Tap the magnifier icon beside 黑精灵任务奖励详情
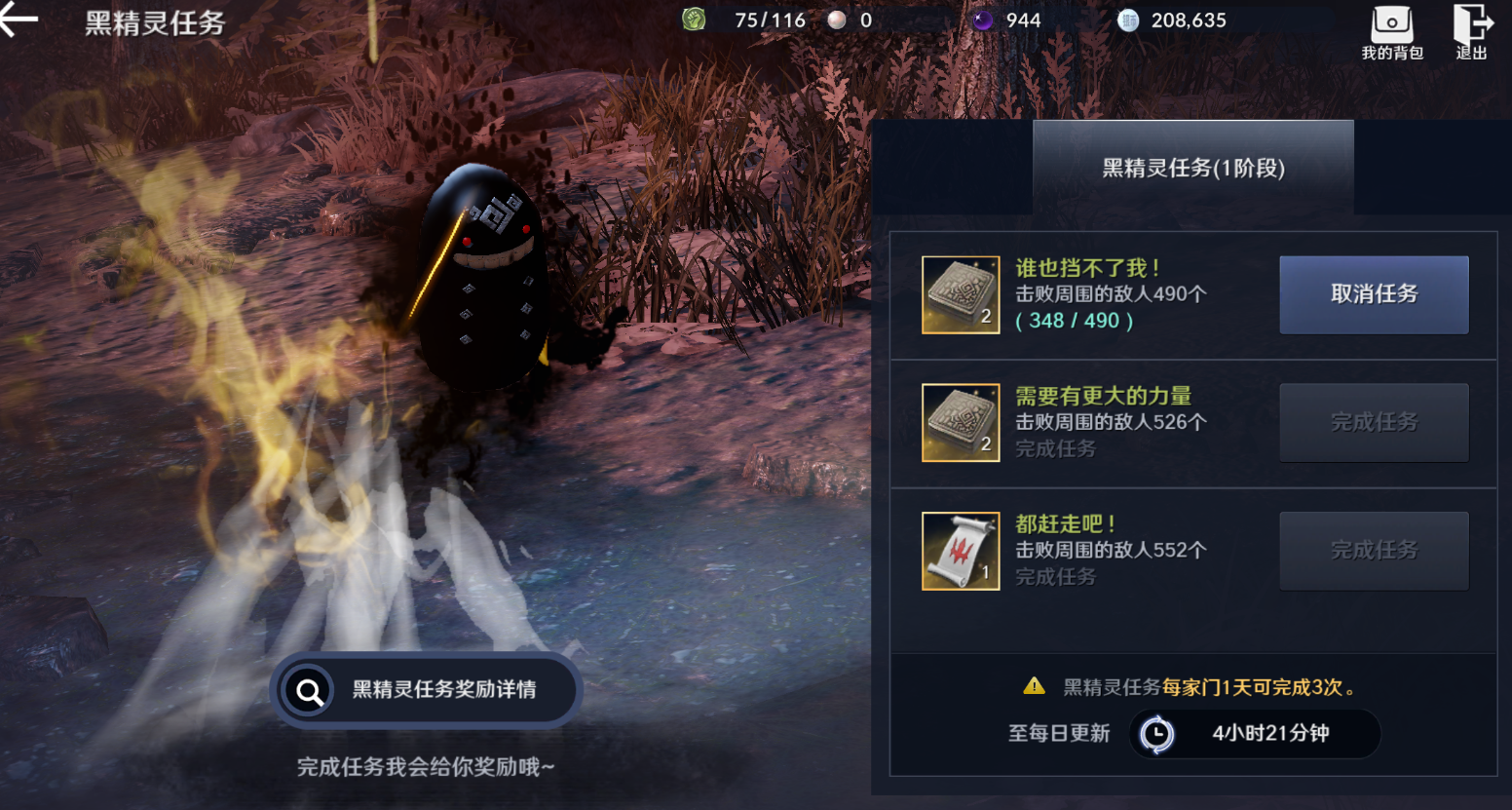Viewport: 1512px width, 810px height. point(310,690)
